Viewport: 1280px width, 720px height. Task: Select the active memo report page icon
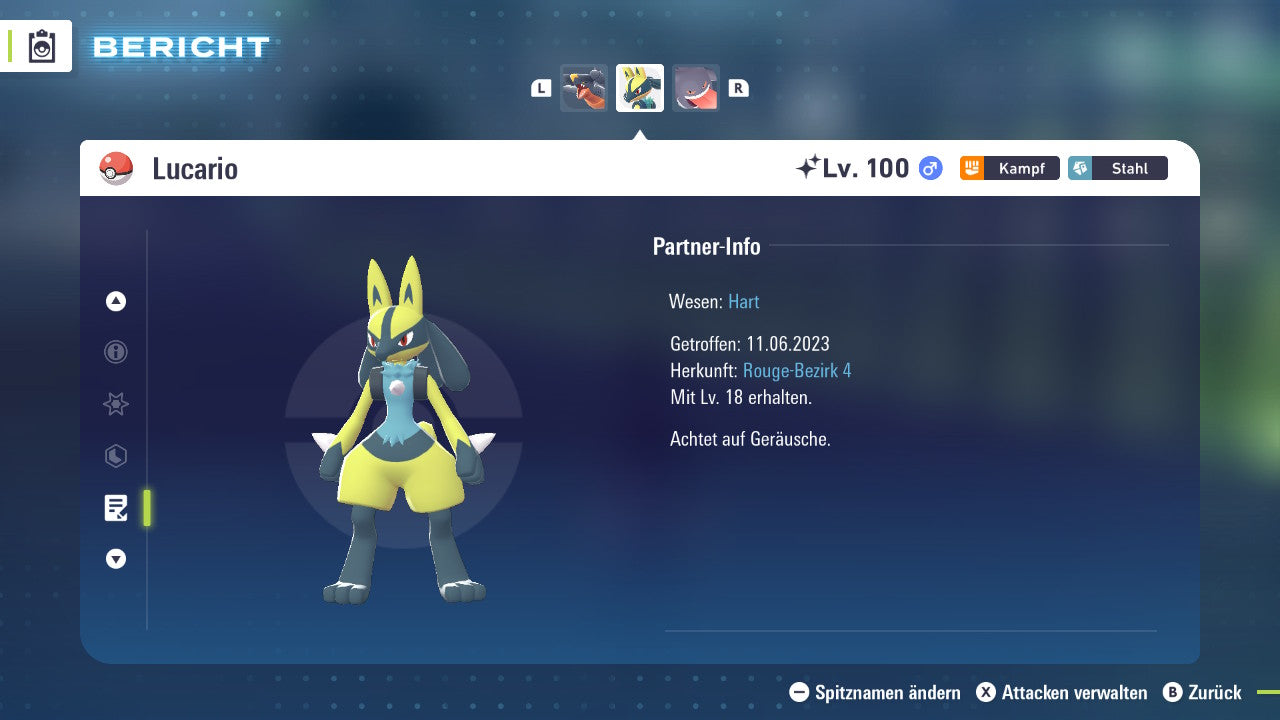click(x=115, y=507)
